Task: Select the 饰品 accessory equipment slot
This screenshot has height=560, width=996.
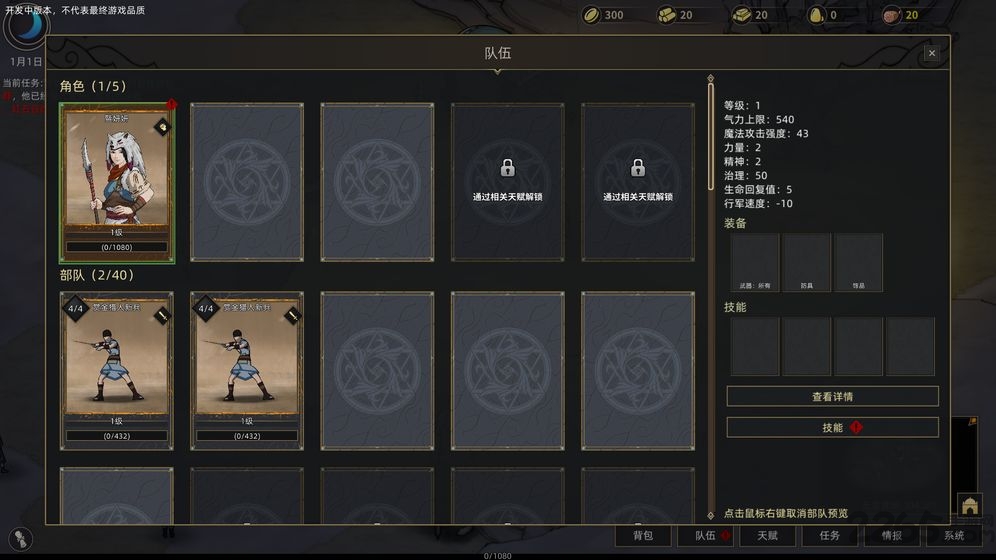Action: [859, 262]
